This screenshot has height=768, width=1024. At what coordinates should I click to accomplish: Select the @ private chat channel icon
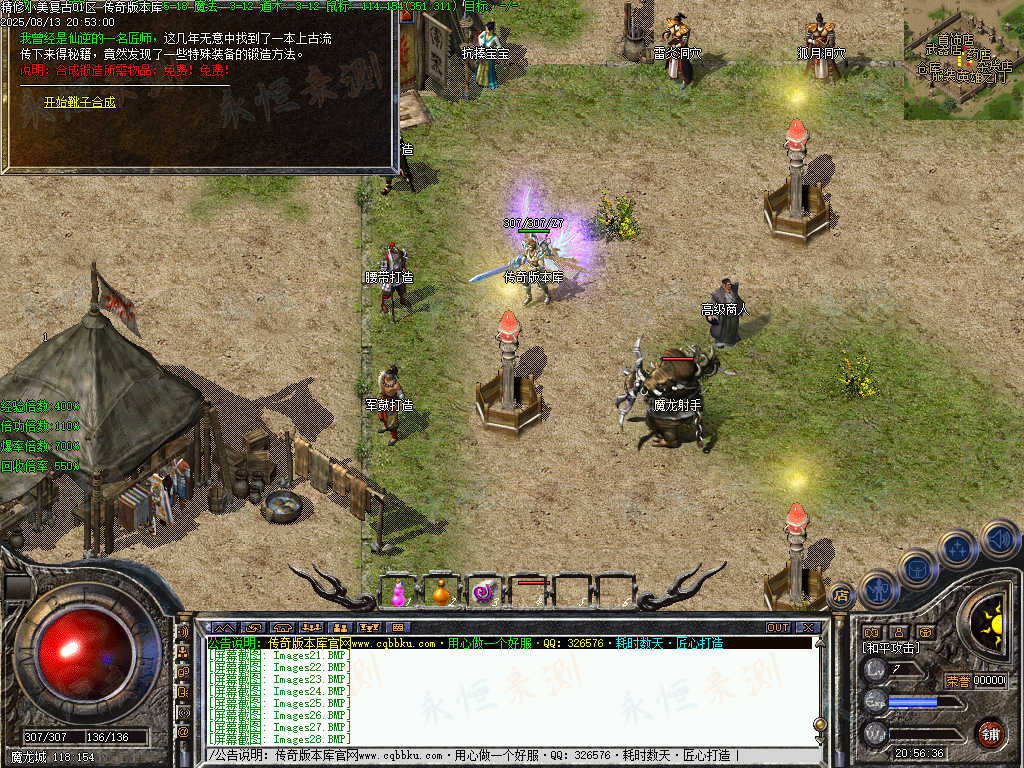click(183, 731)
